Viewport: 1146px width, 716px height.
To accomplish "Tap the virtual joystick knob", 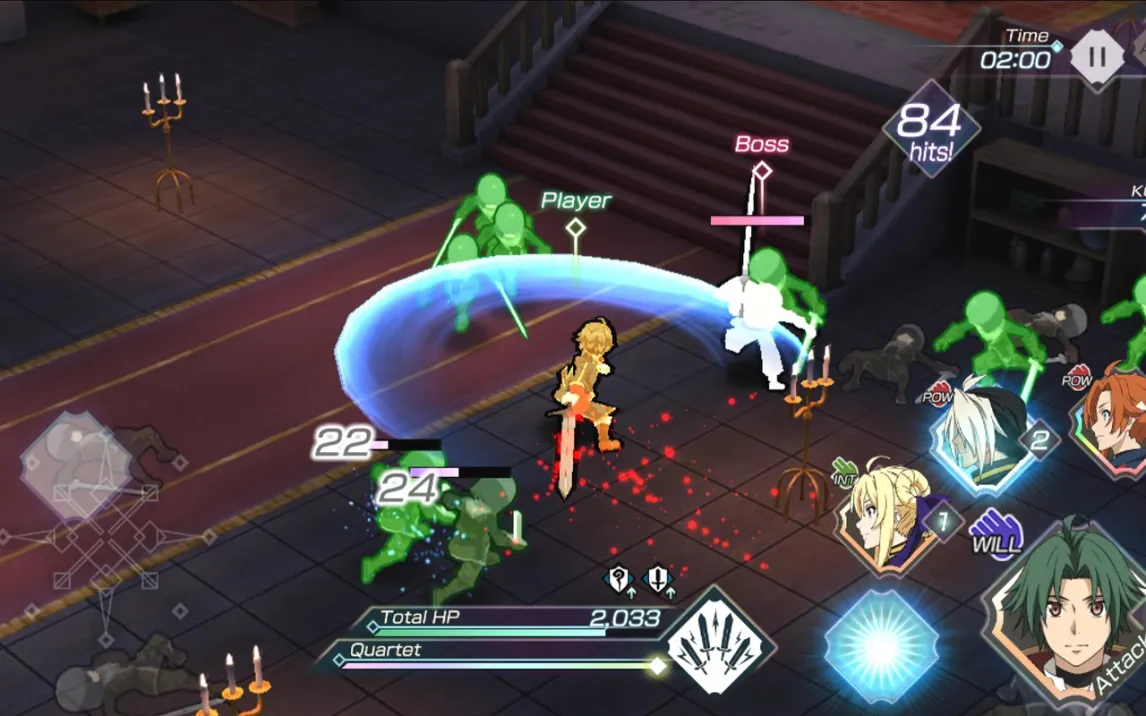I will point(76,466).
